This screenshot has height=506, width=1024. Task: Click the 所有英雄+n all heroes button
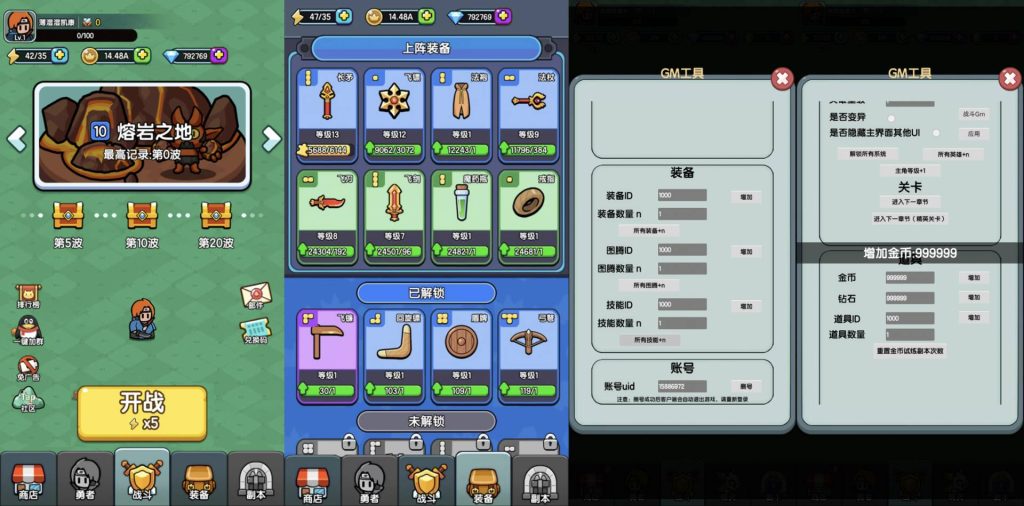point(952,154)
